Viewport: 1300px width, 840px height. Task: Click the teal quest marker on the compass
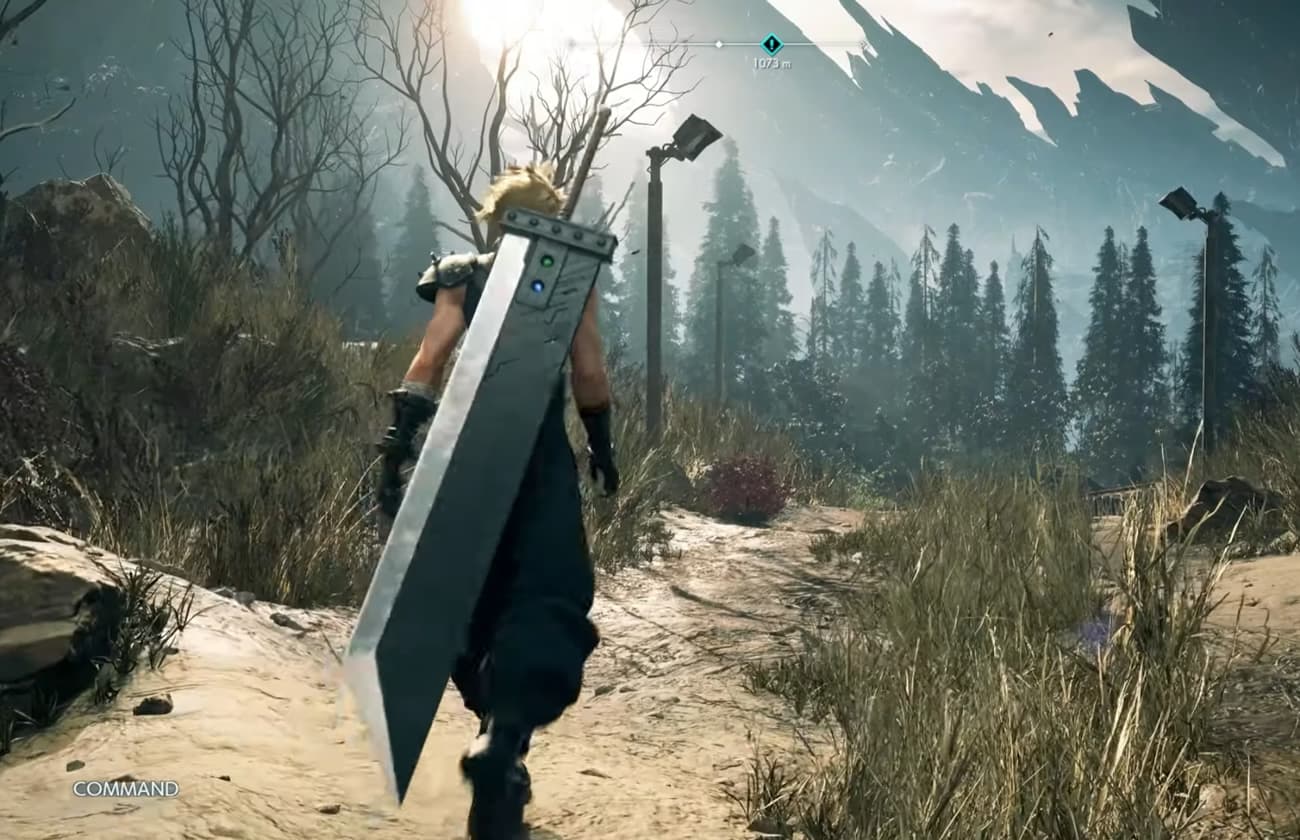point(771,44)
